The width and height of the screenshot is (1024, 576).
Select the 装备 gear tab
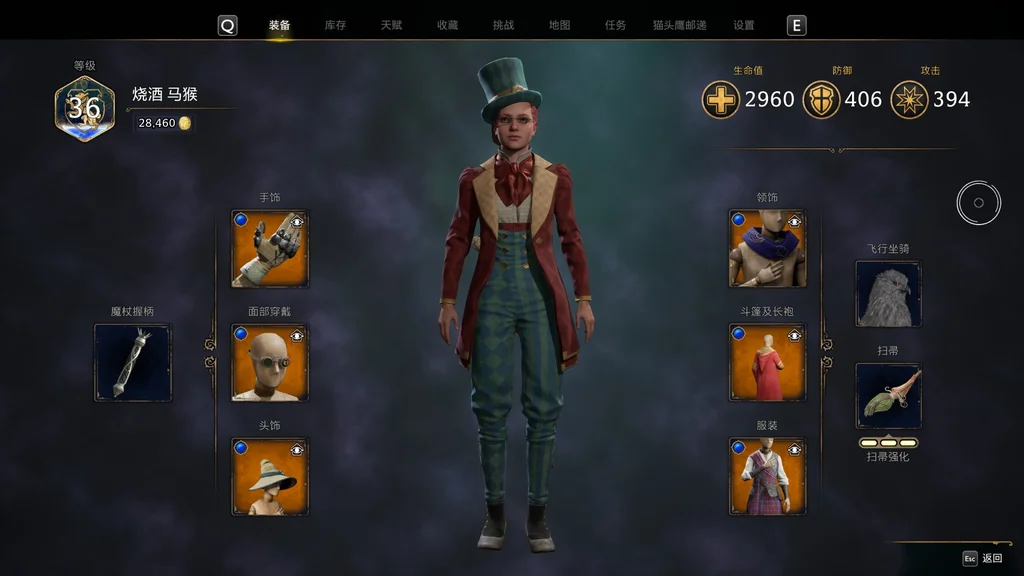[280, 25]
